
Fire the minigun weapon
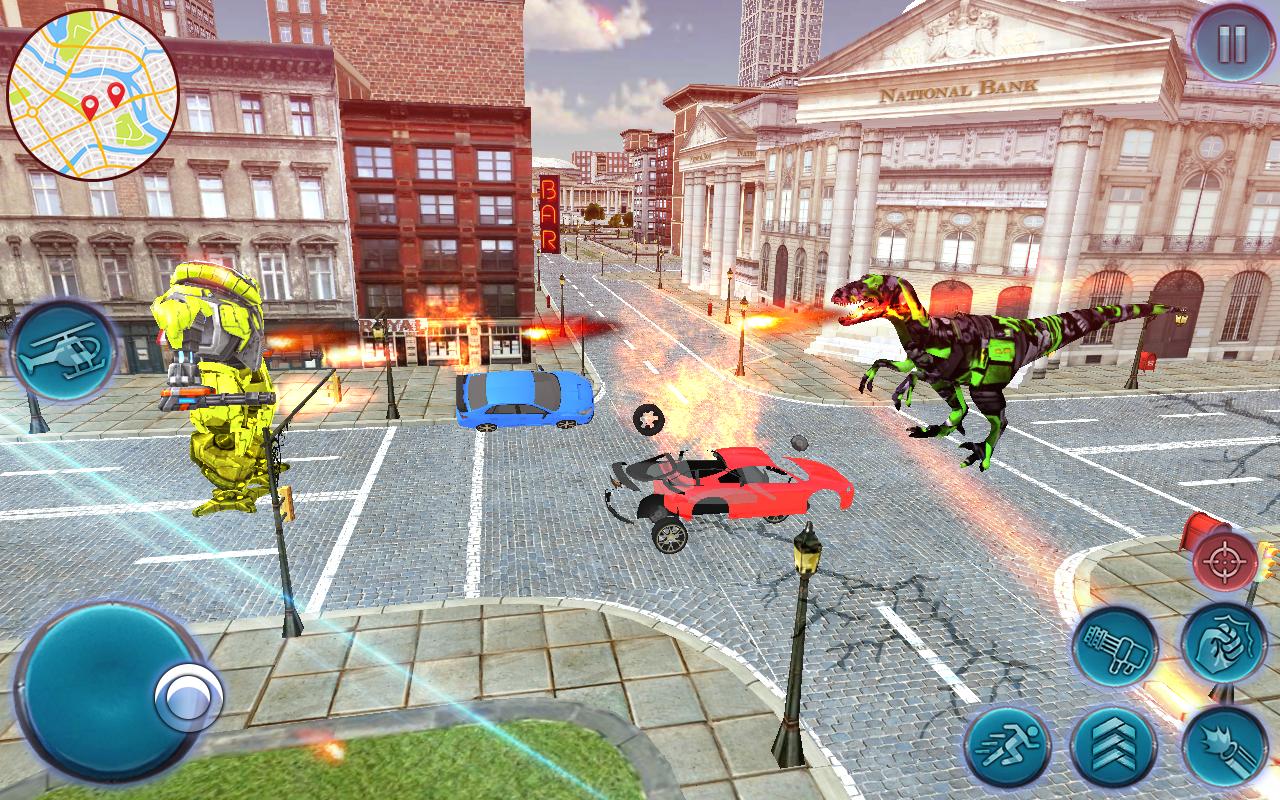click(x=1115, y=646)
